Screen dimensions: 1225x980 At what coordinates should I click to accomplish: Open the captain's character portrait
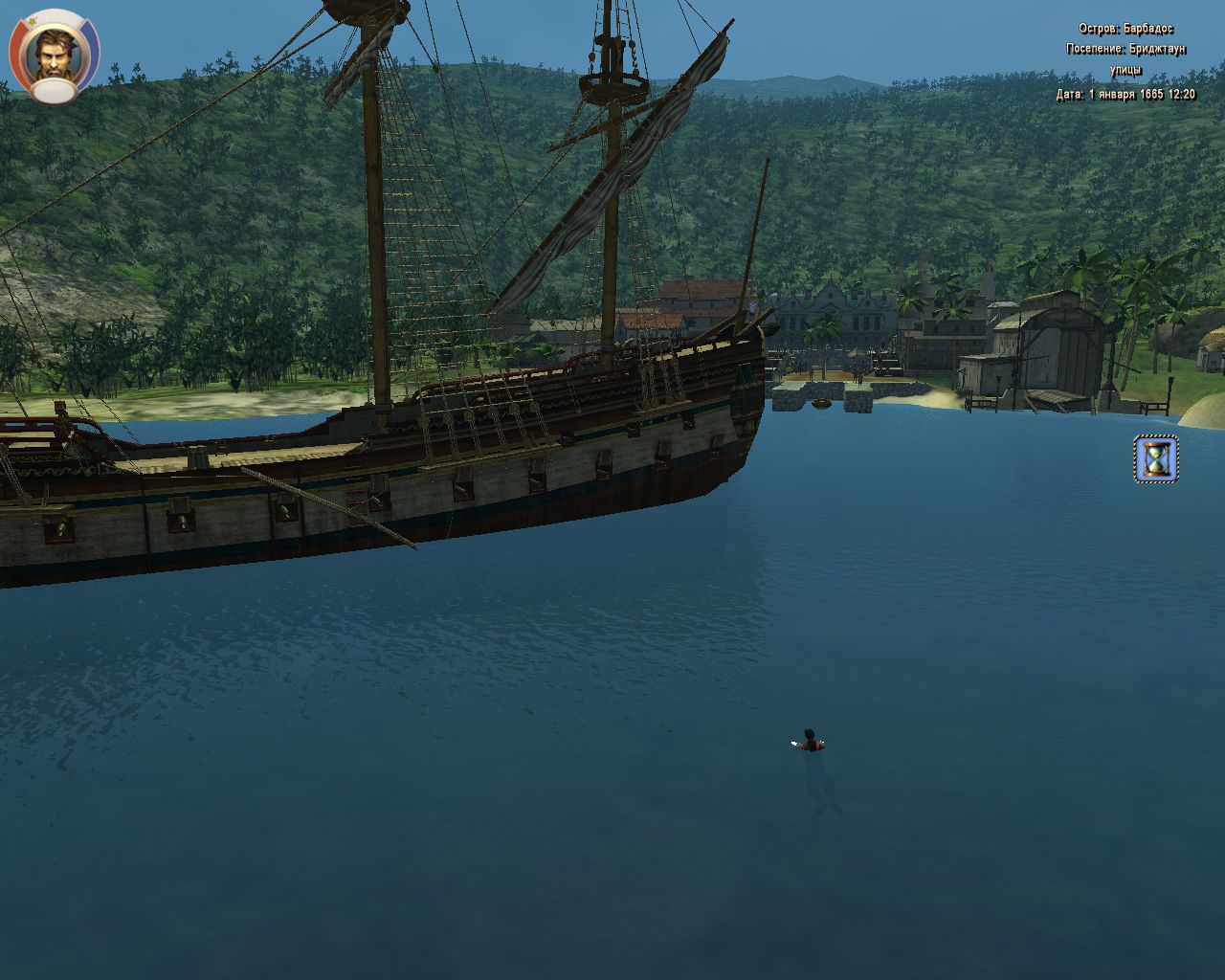(54, 53)
